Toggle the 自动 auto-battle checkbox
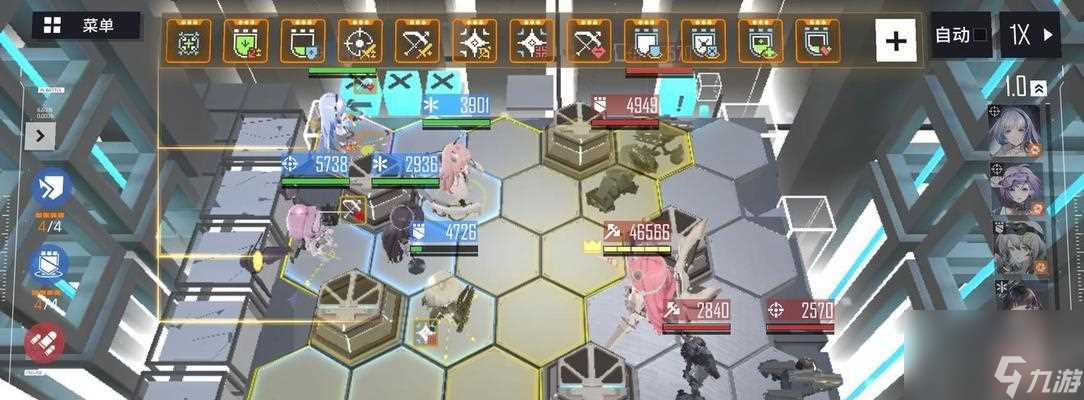 [x=960, y=37]
